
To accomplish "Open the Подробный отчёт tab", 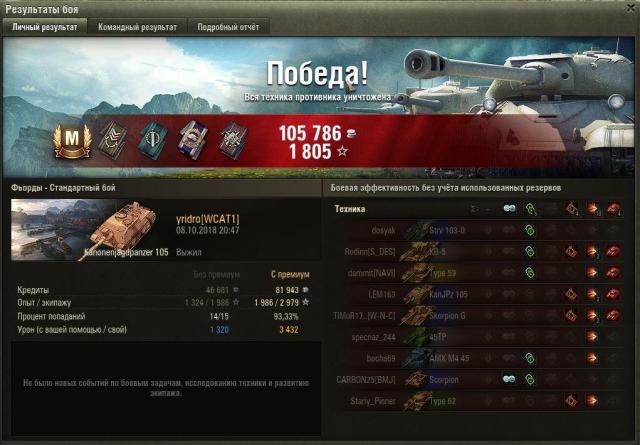I will coord(225,27).
